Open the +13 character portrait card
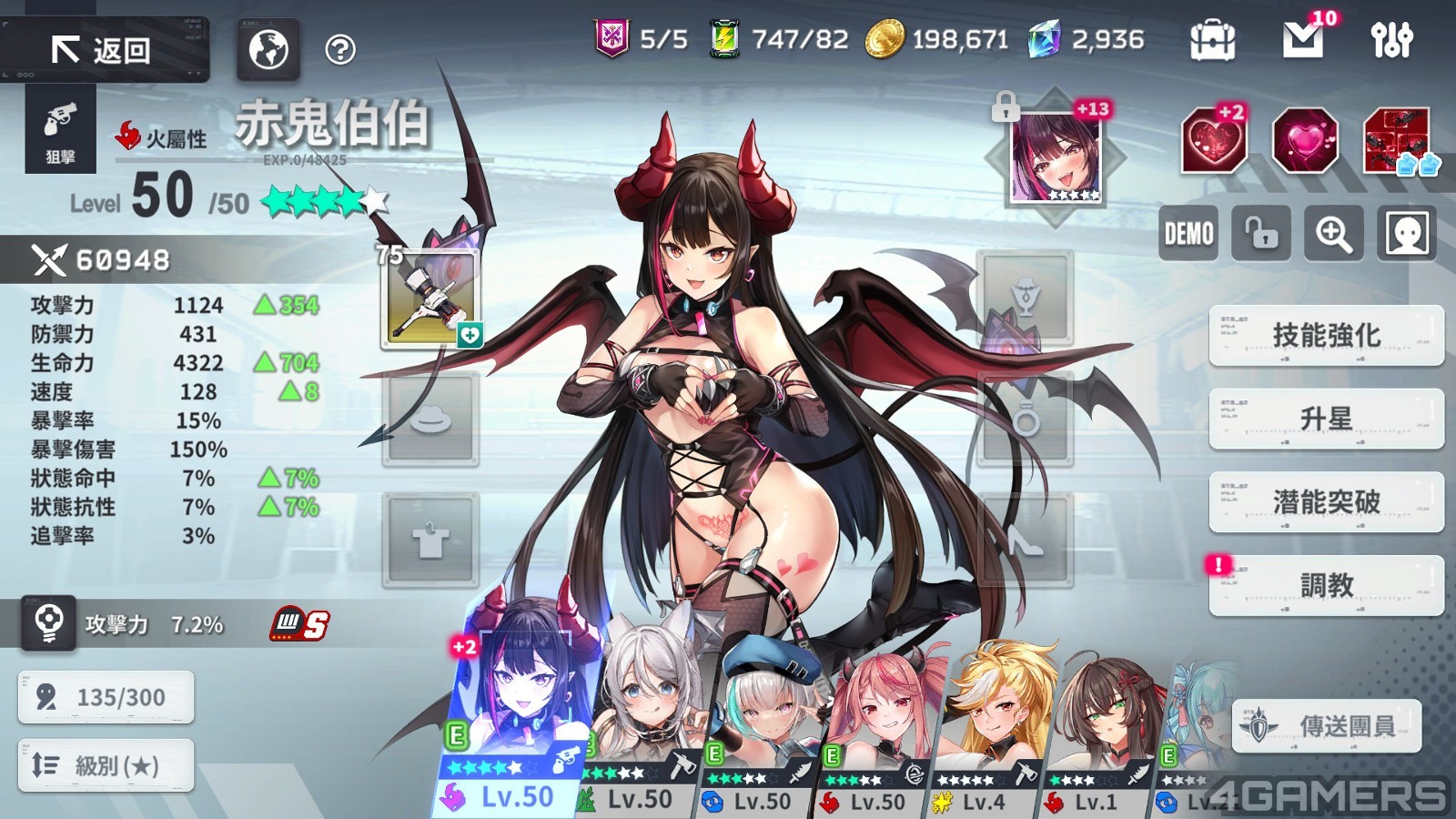1456x819 pixels. 1056,157
